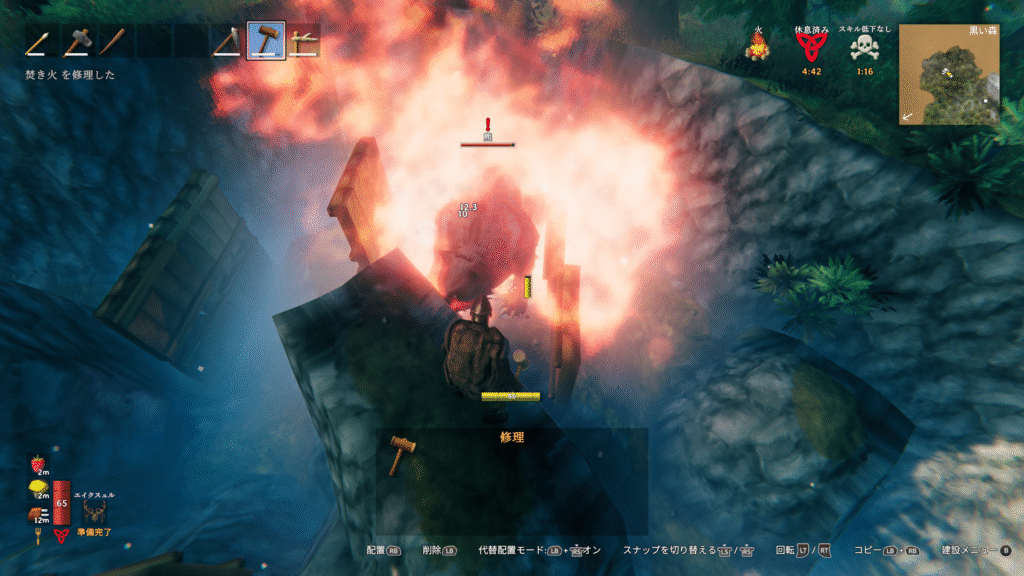1024x576 pixels.
Task: Select the spear in the hotbar
Action: pyautogui.click(x=41, y=42)
